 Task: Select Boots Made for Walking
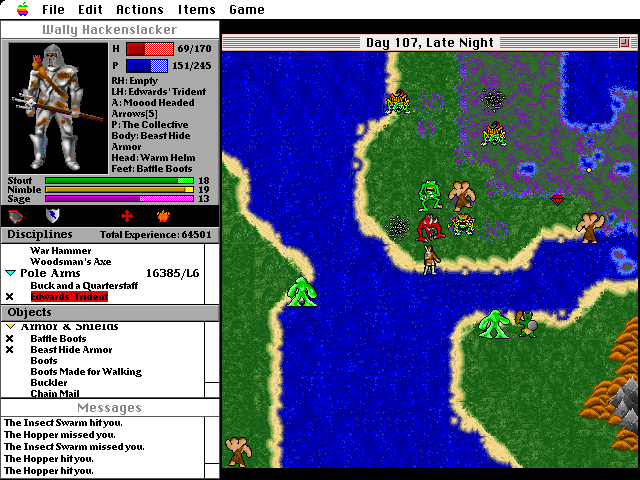[85, 372]
